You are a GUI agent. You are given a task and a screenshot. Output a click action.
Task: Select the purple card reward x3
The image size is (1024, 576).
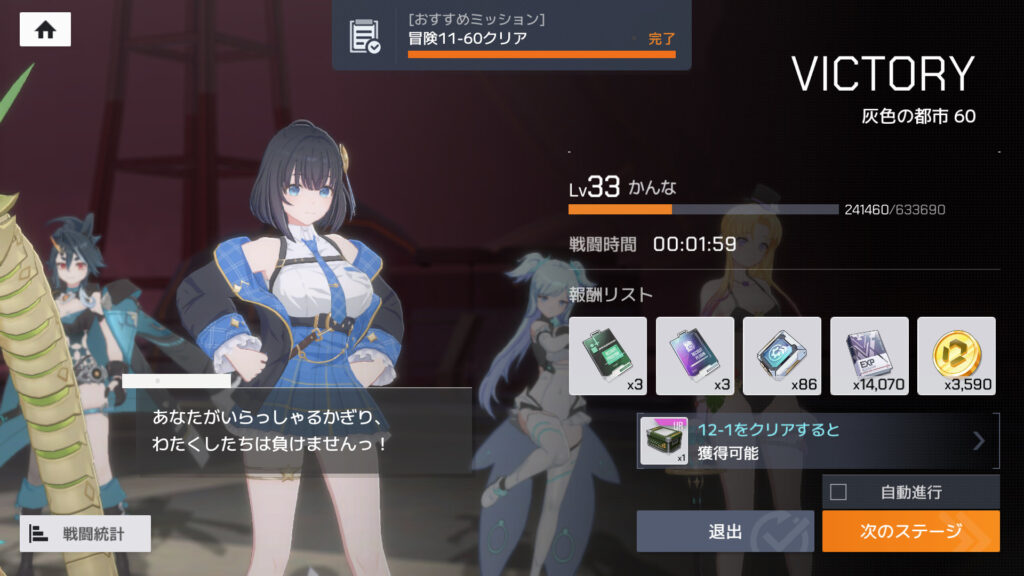tap(695, 355)
